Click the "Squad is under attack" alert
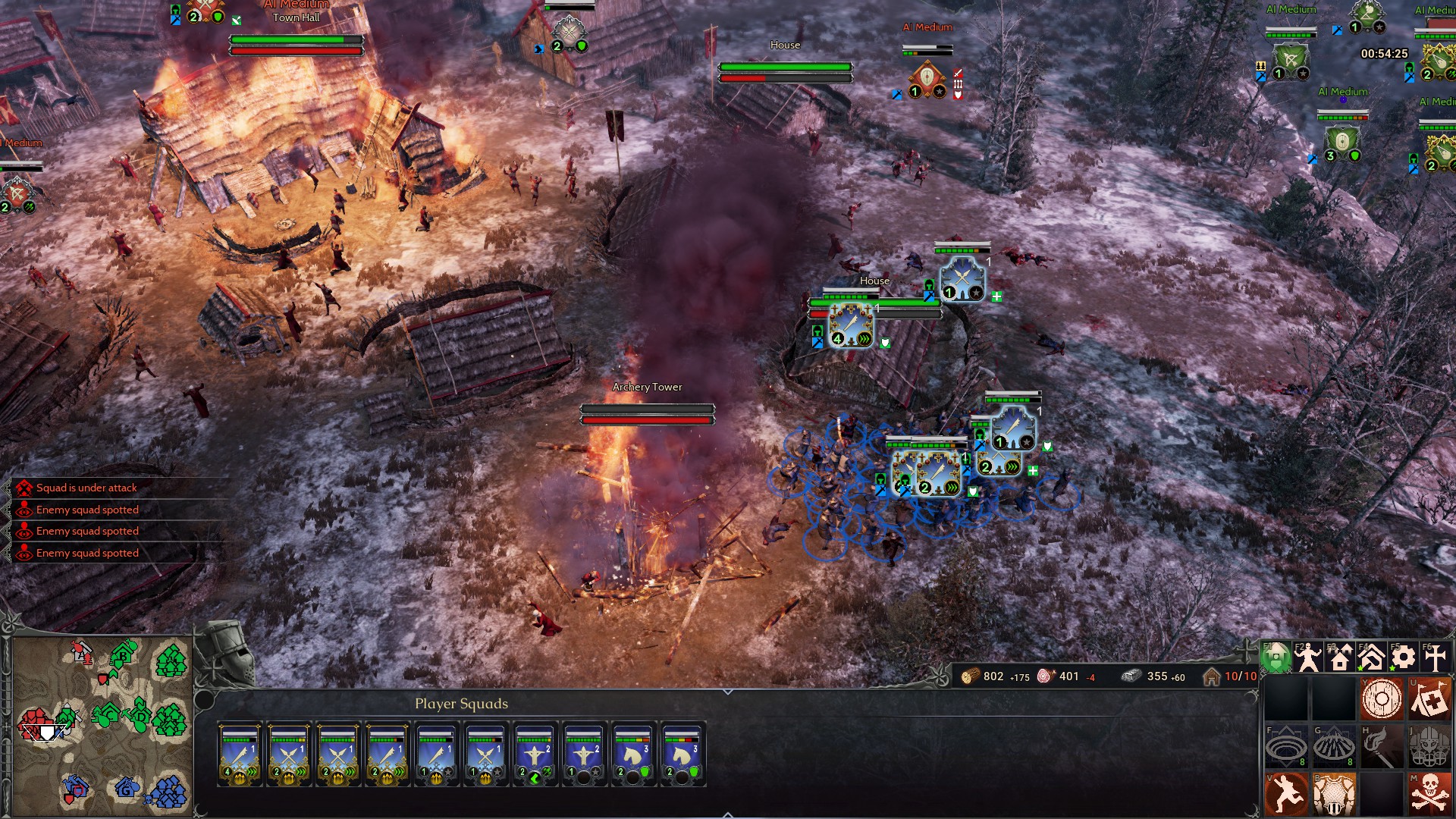 86,488
